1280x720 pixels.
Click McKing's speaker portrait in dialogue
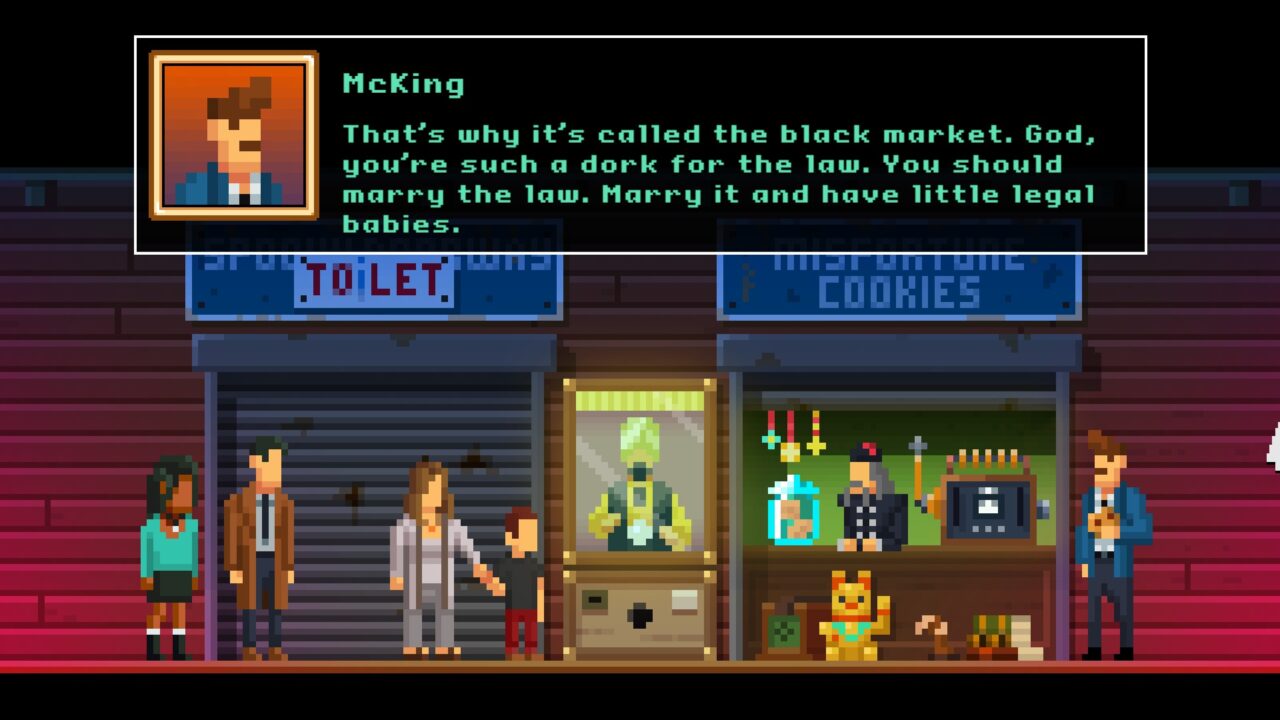click(x=234, y=135)
